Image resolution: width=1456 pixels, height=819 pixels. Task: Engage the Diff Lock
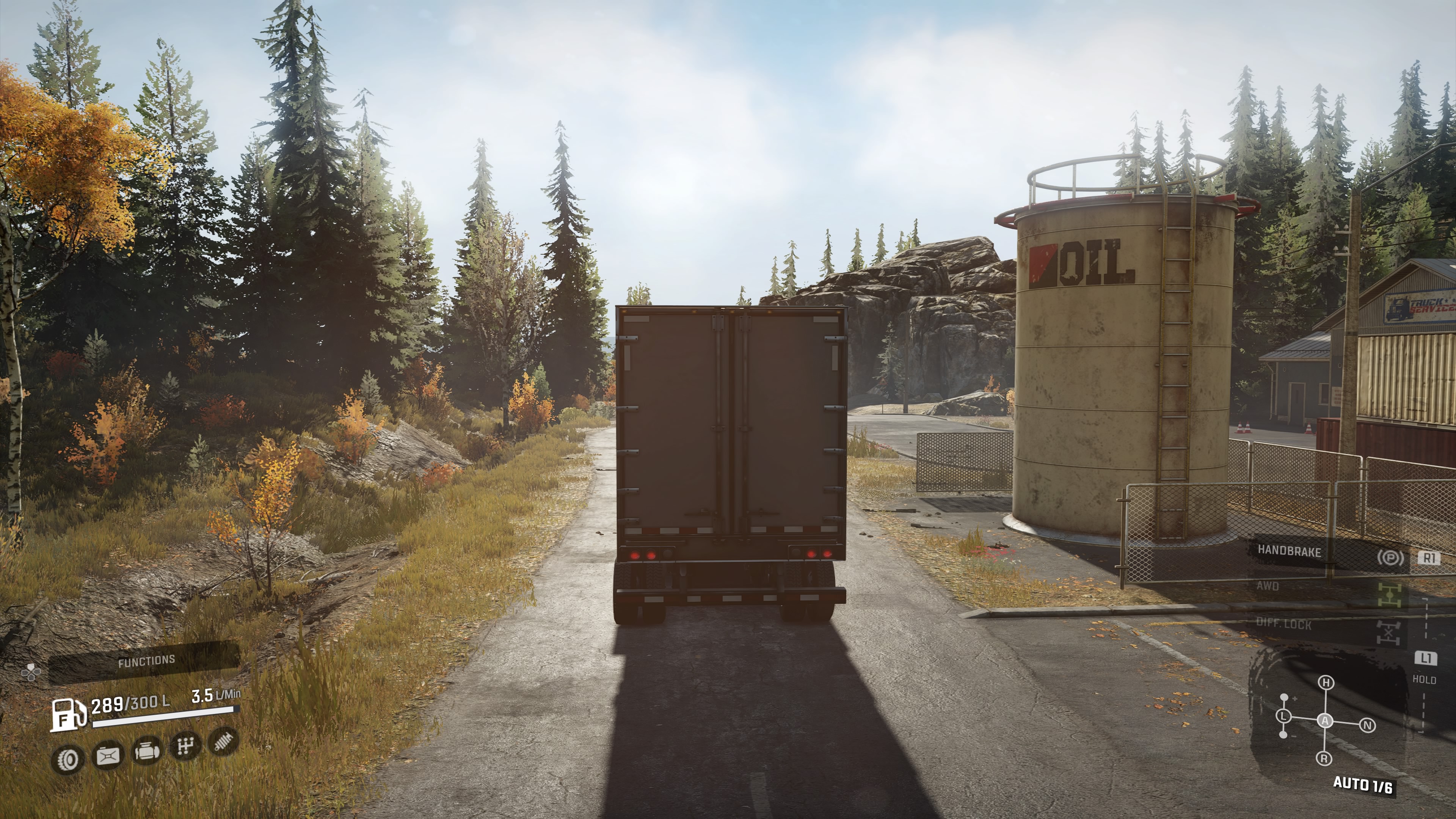click(1283, 624)
